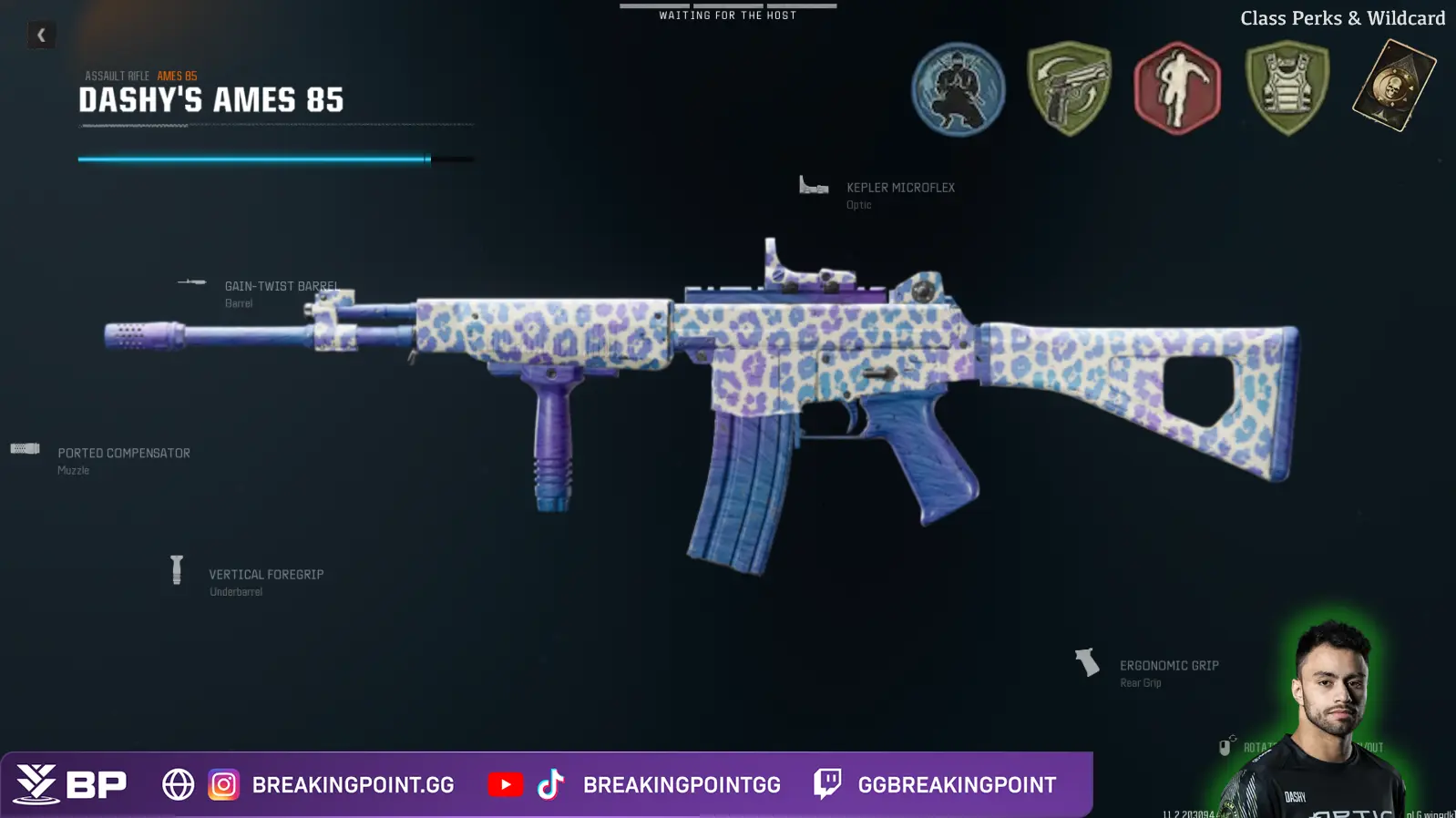1456x818 pixels.
Task: Select the green pistol swap perk icon
Action: 1069,89
